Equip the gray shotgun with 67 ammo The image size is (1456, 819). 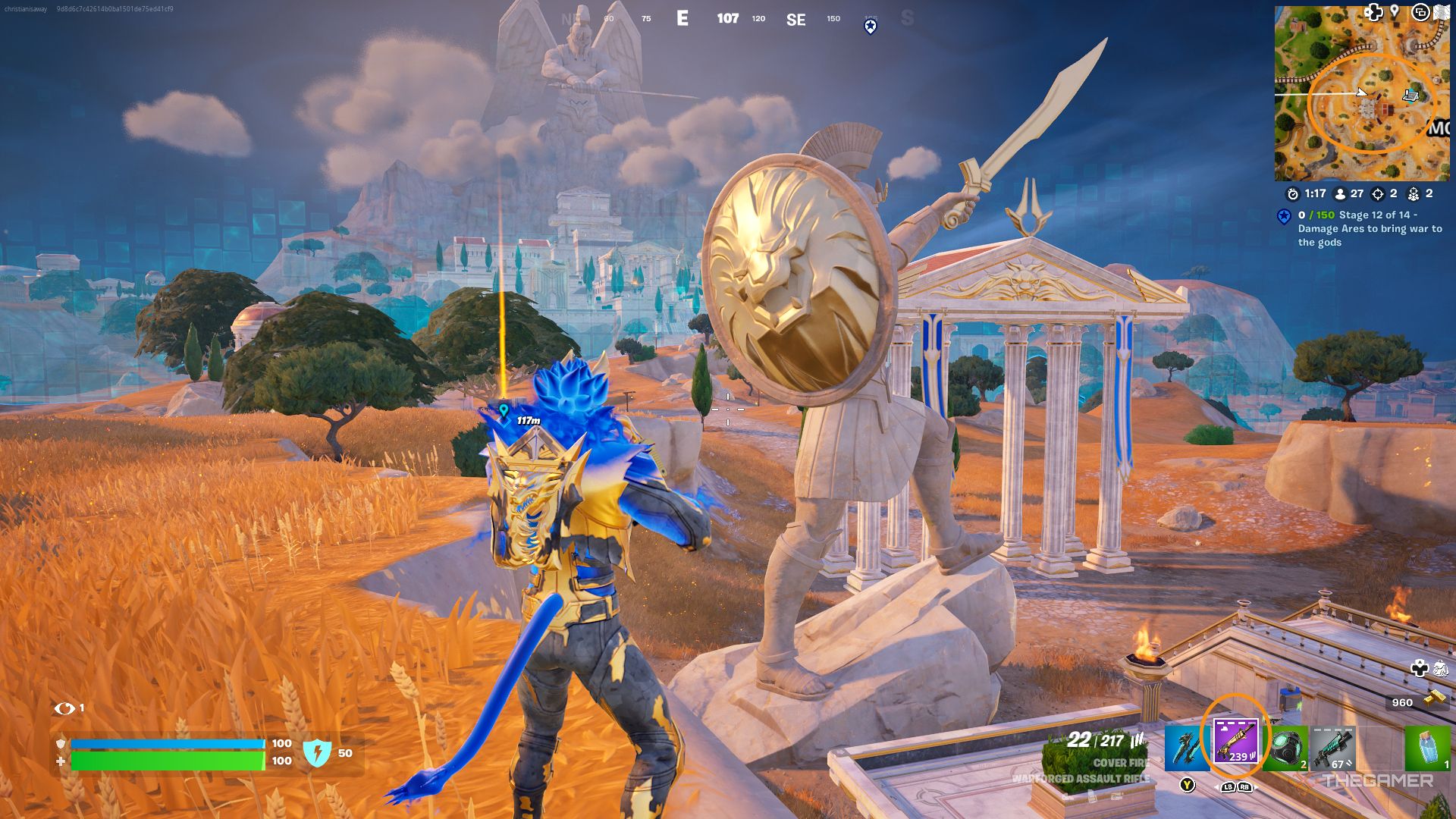(x=1332, y=748)
